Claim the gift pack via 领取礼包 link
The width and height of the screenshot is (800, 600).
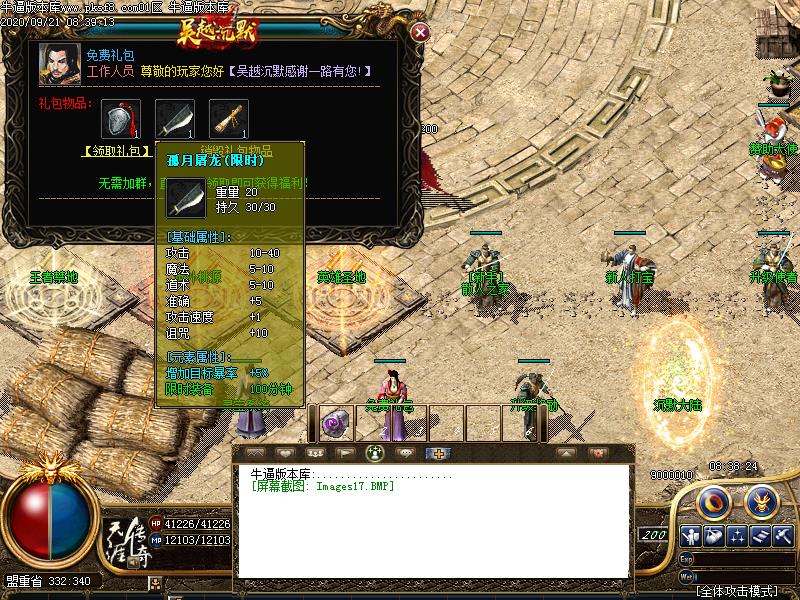[x=113, y=152]
